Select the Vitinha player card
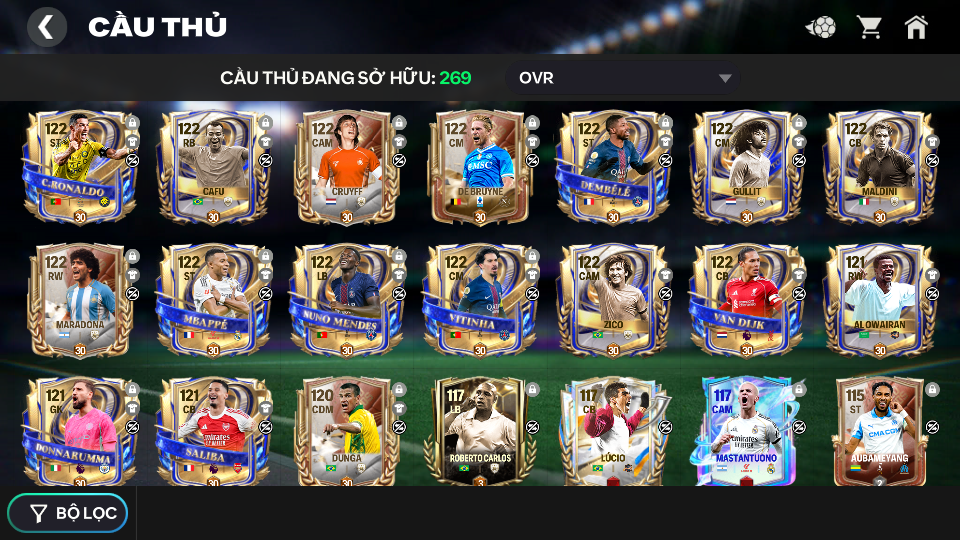This screenshot has width=960, height=540. 479,300
